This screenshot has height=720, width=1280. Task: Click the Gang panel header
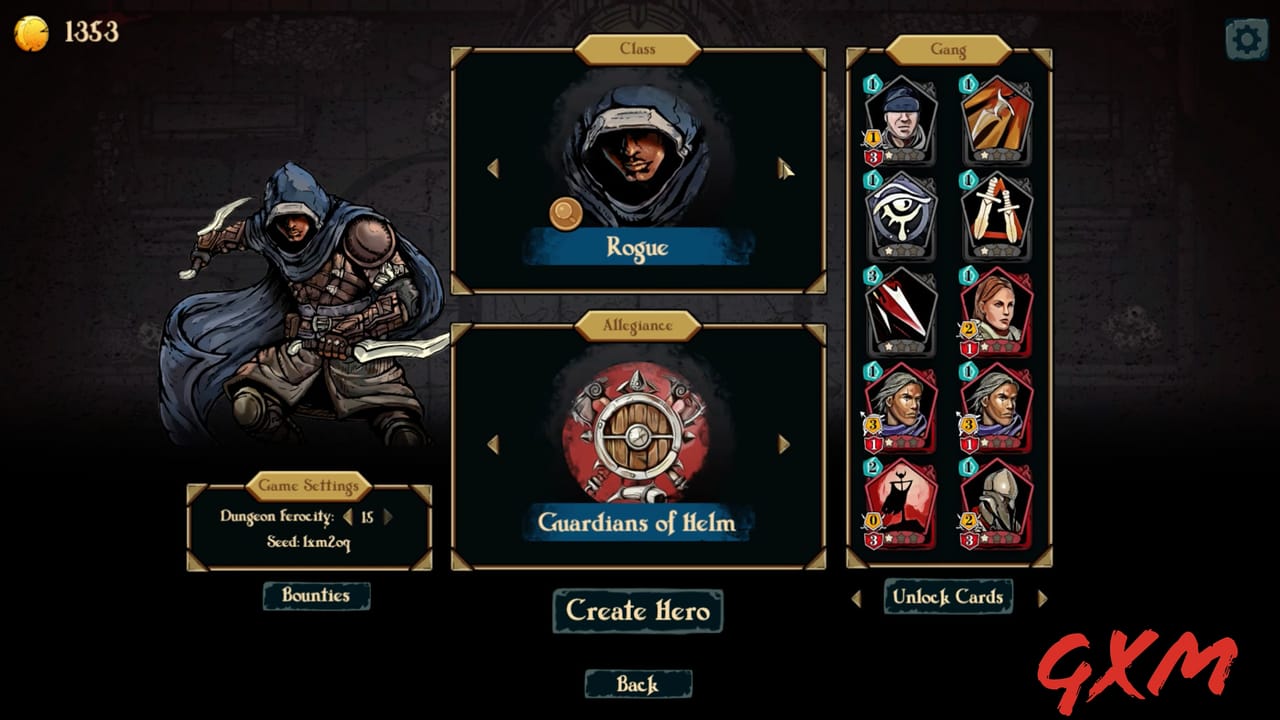pos(948,48)
